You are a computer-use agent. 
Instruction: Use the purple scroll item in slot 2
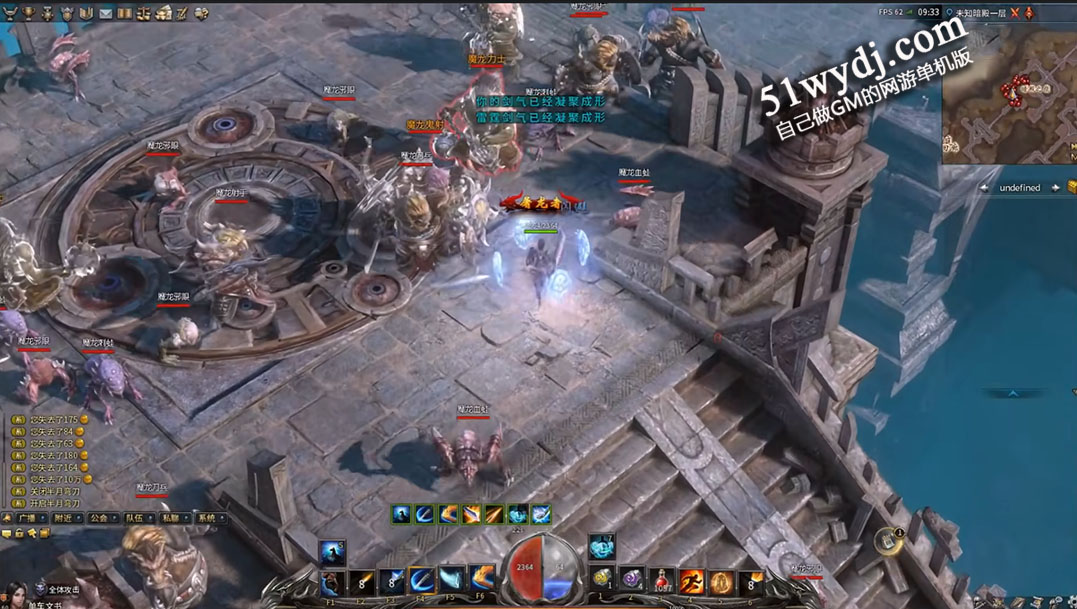pyautogui.click(x=631, y=580)
